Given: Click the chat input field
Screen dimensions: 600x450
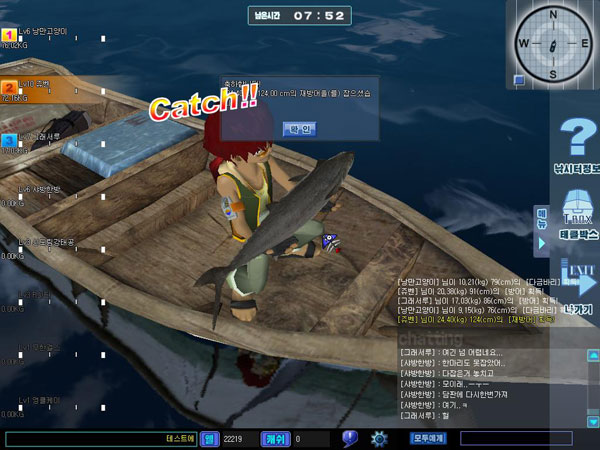Looking at the screenshot, I should click(x=100, y=438).
